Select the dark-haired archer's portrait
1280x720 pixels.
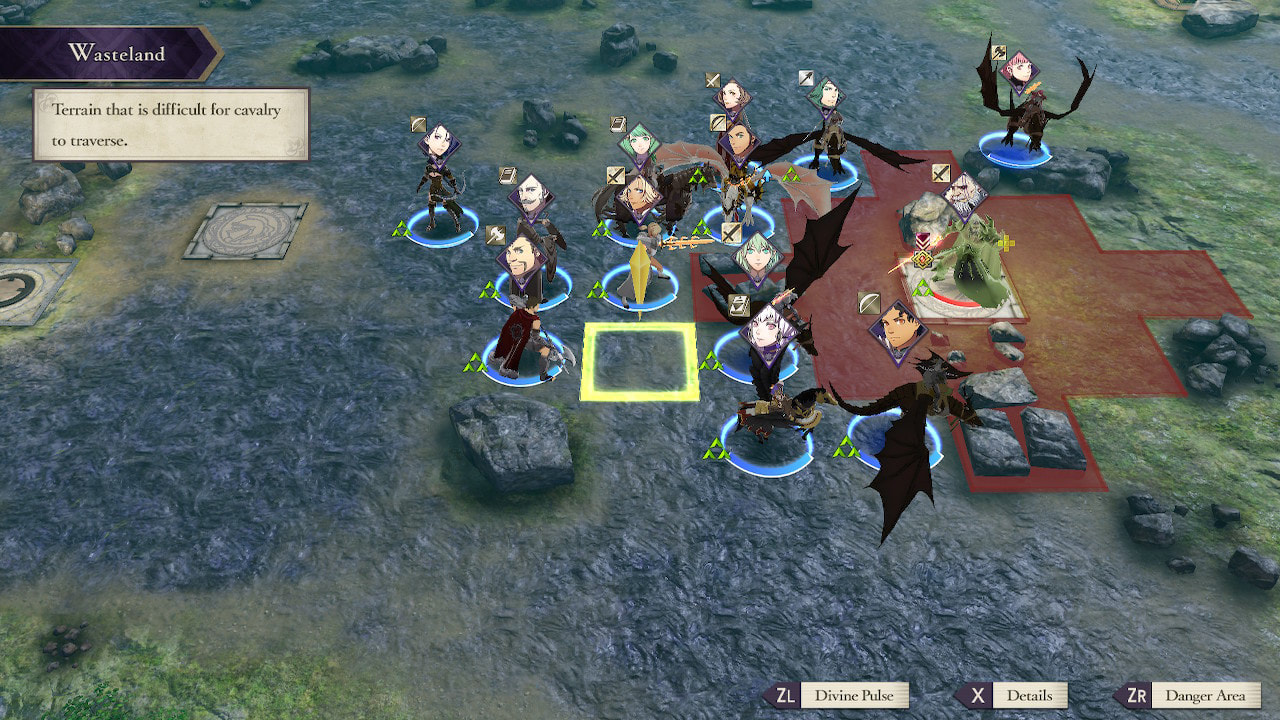[x=438, y=143]
